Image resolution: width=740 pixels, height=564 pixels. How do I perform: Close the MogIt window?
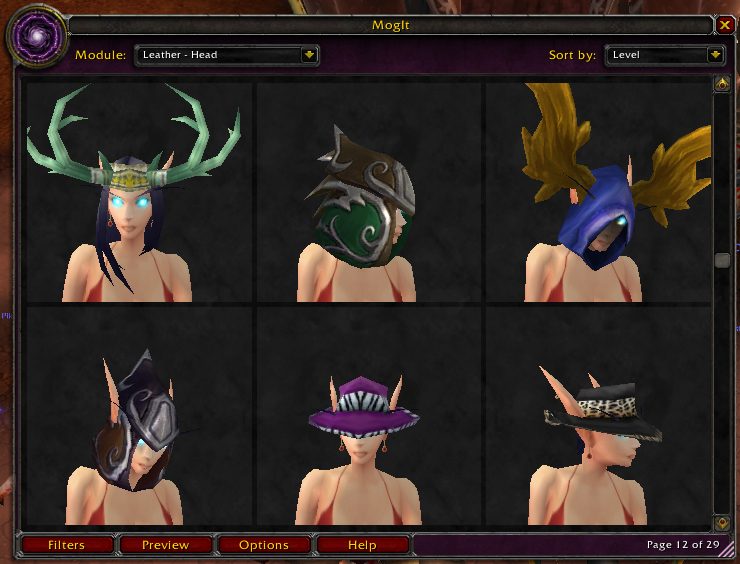(725, 25)
